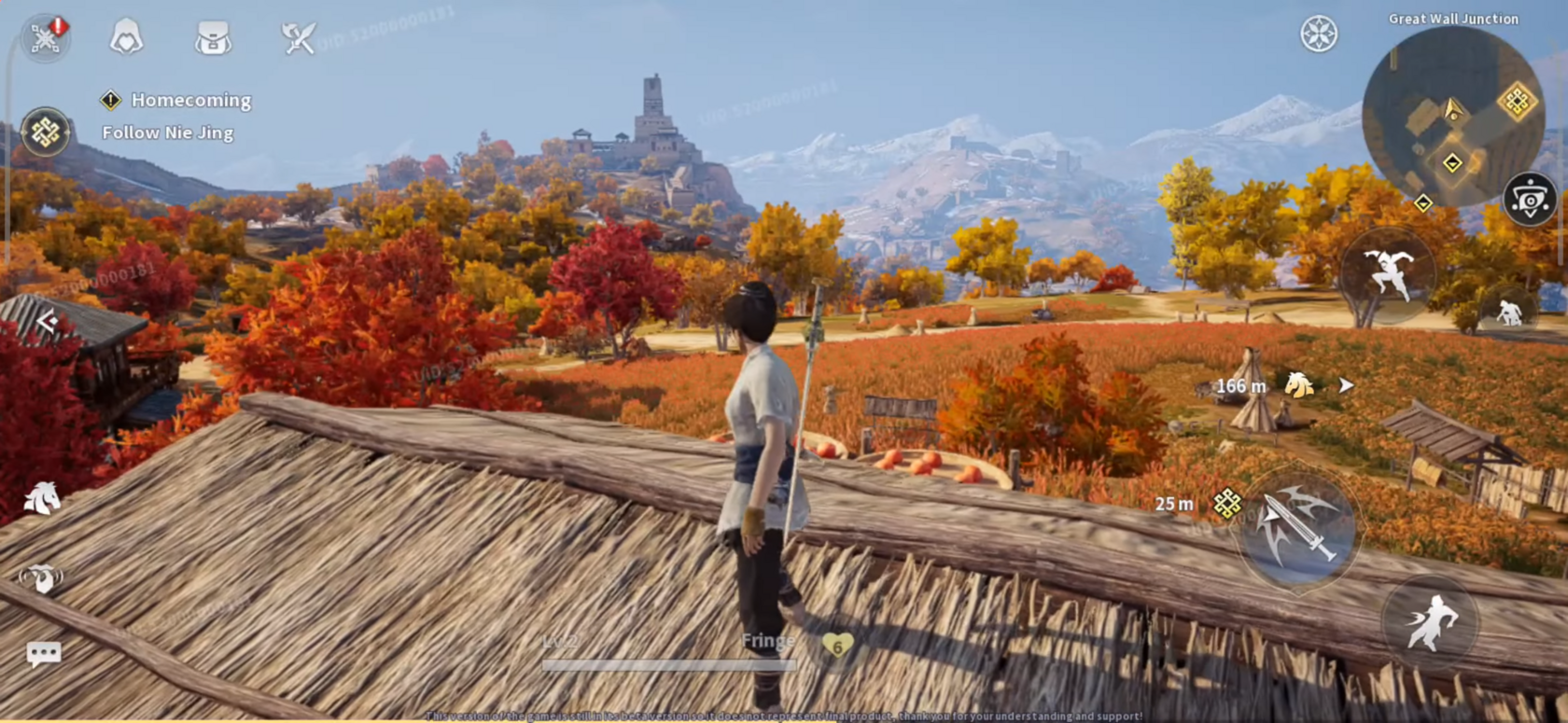This screenshot has height=723, width=1568.
Task: Tap the crouching figure sneak button
Action: coord(1508,313)
